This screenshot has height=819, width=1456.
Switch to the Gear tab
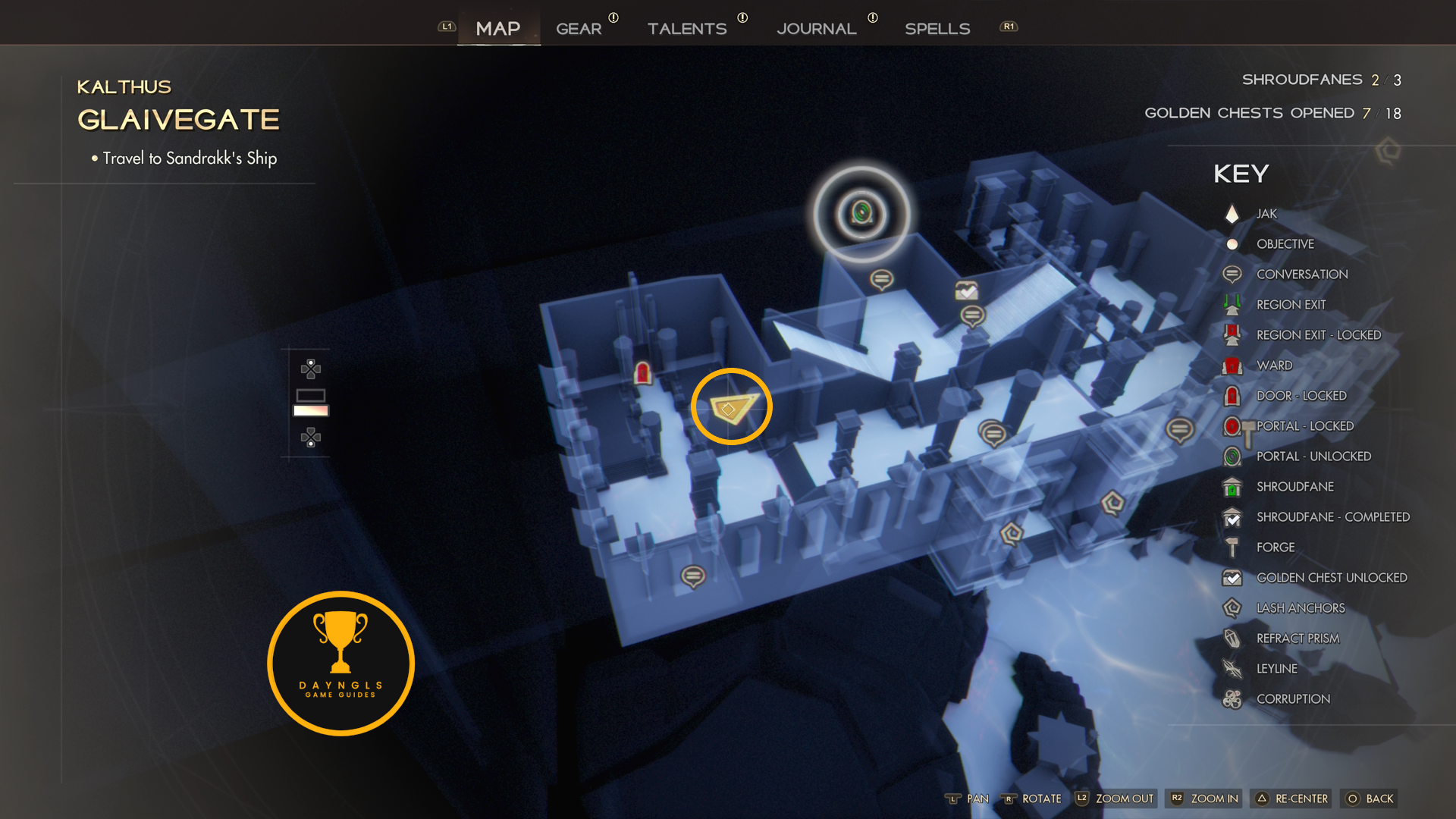coord(579,29)
